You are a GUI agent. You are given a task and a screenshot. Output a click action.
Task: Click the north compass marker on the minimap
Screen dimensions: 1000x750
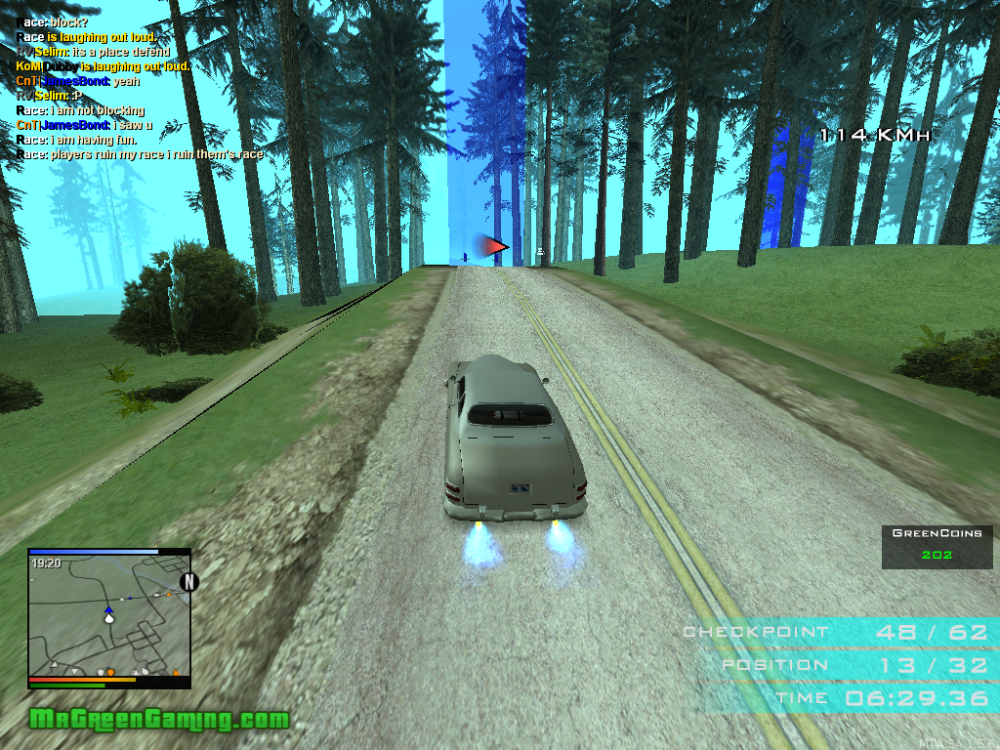tap(188, 582)
